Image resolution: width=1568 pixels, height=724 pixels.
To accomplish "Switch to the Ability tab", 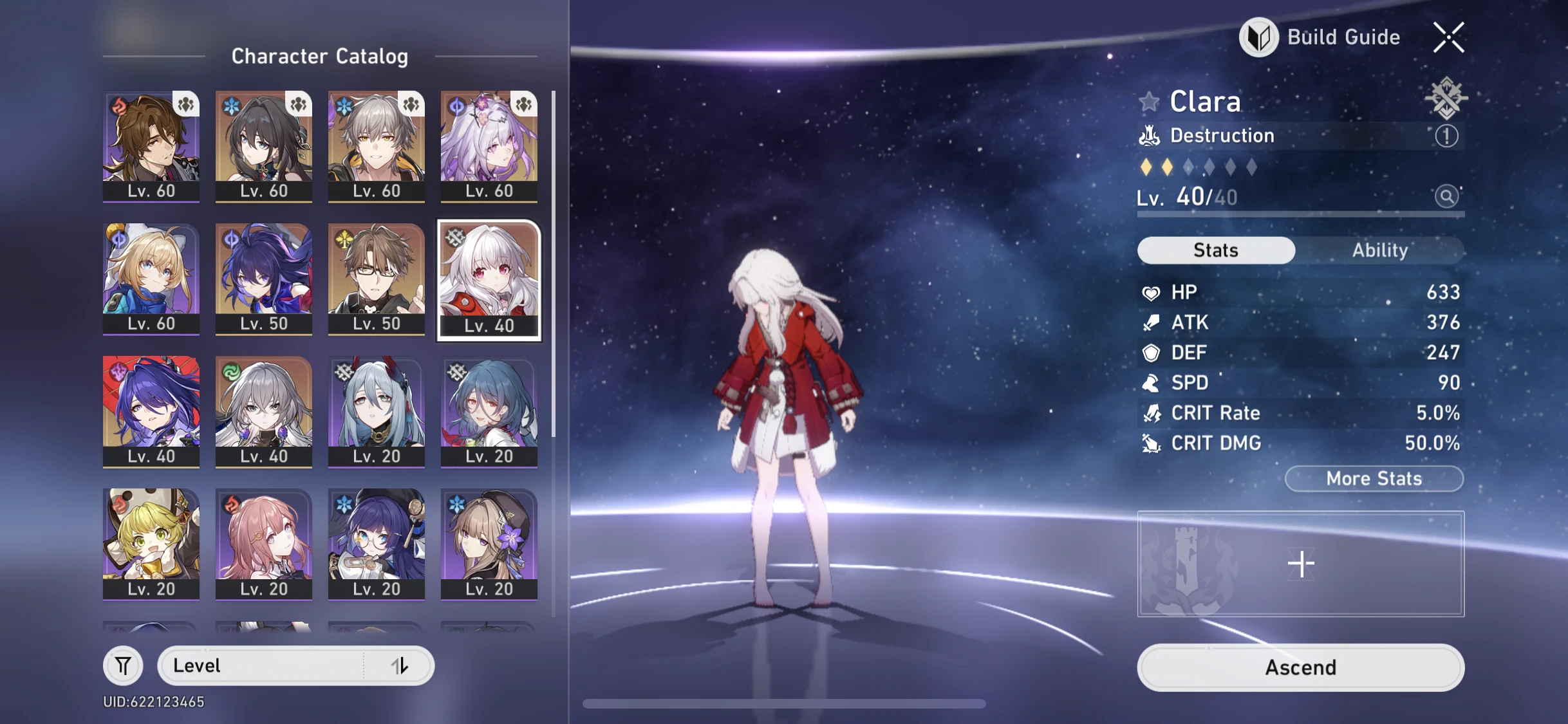I will pos(1381,250).
